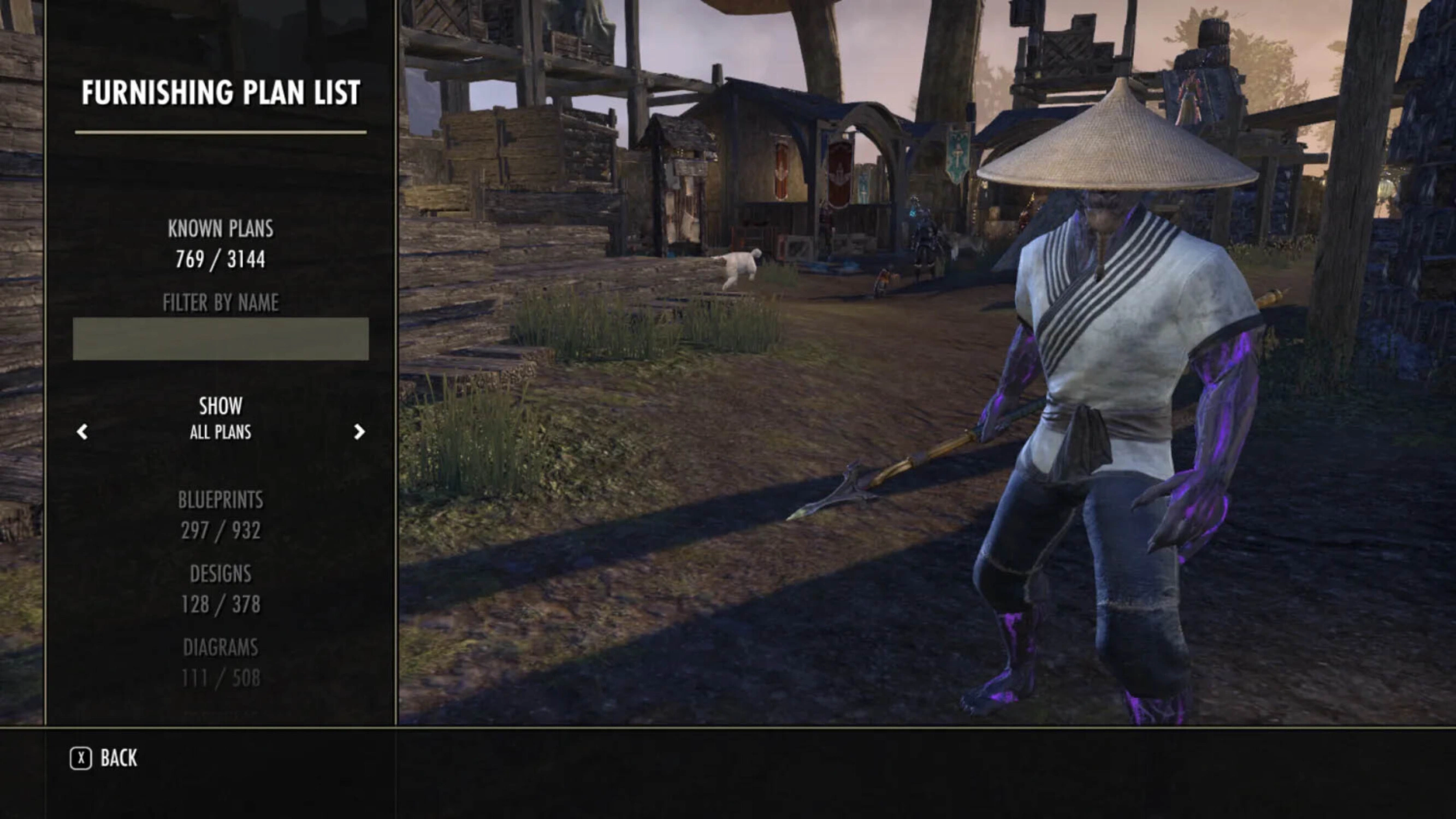Go back using the Back button
This screenshot has height=819, width=1456.
click(104, 758)
